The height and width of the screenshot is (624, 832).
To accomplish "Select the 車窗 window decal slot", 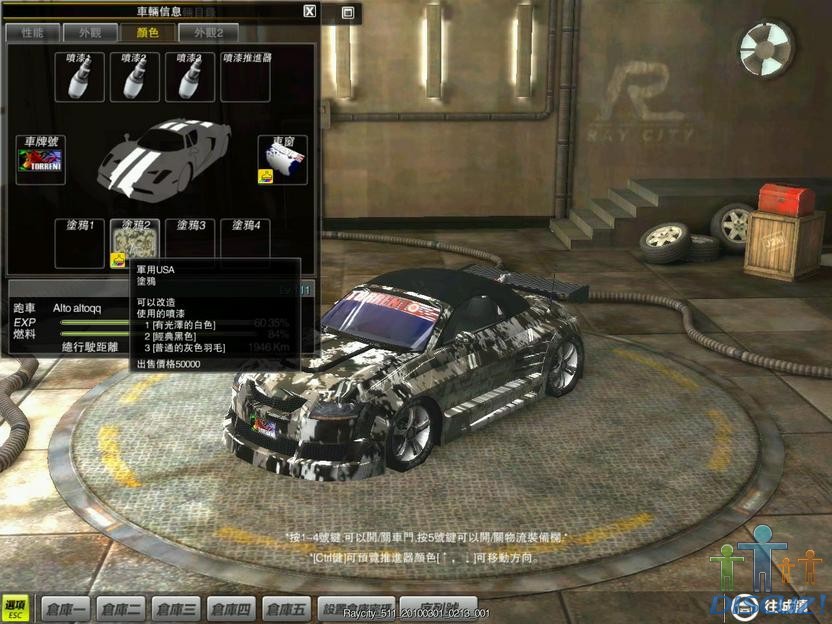I will 282,160.
